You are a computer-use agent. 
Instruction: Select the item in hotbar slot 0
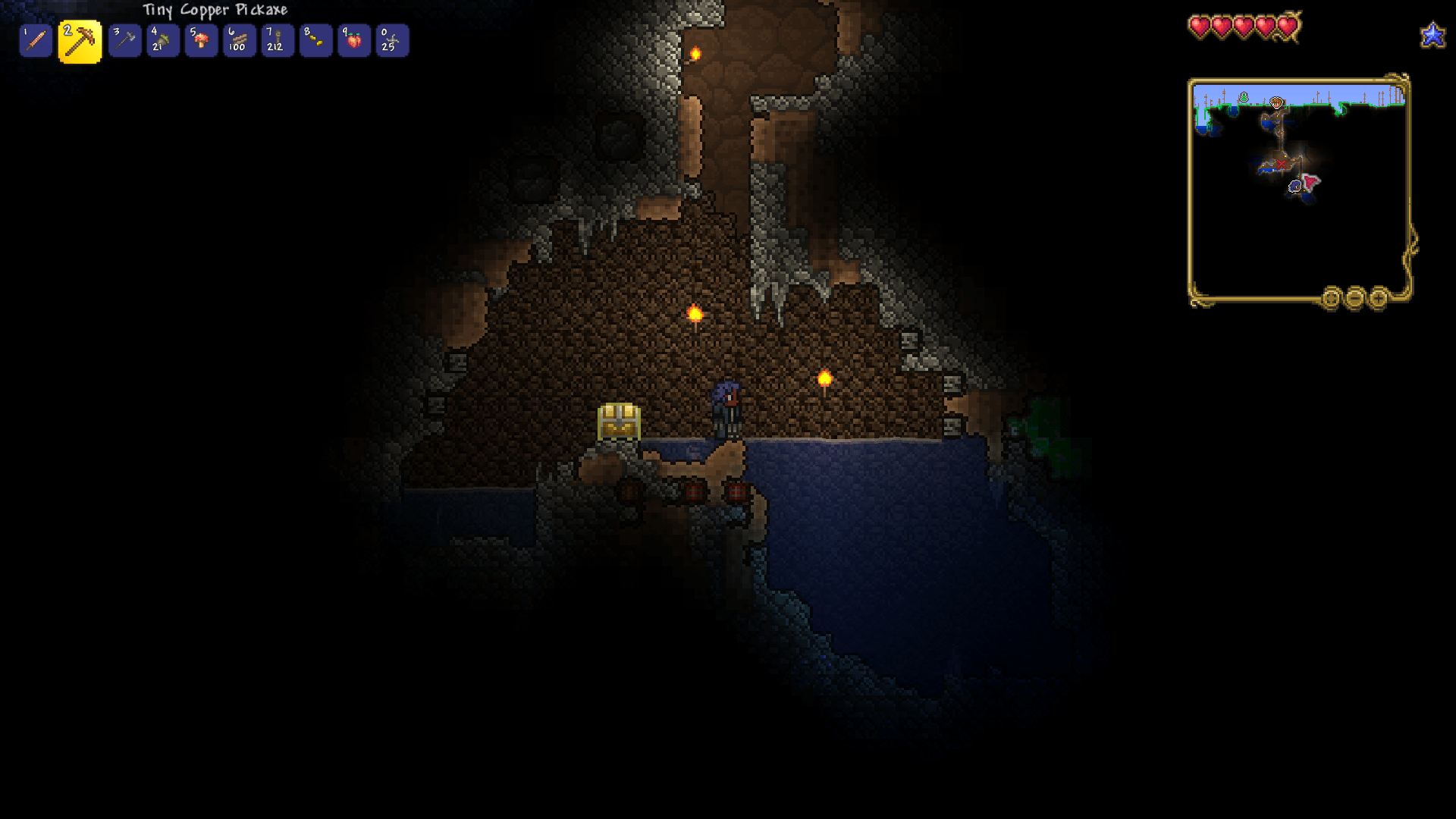(392, 41)
